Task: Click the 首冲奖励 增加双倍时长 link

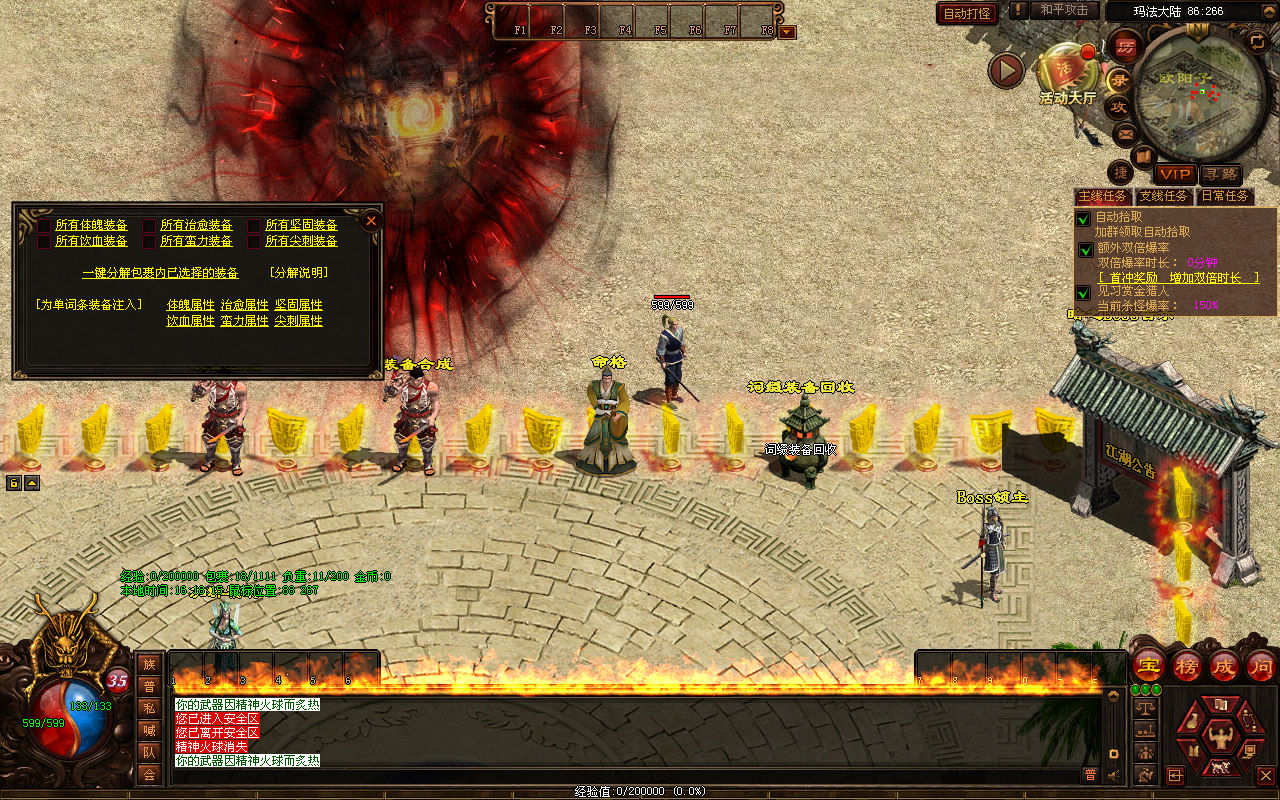Action: (x=1178, y=277)
